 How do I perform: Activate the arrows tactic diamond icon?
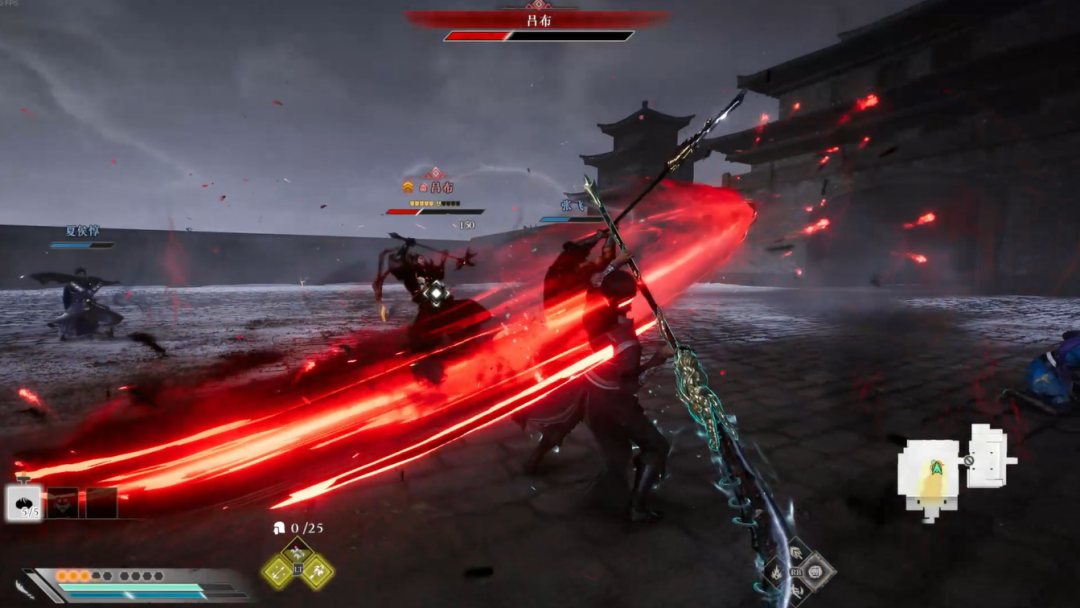pyautogui.click(x=277, y=571)
